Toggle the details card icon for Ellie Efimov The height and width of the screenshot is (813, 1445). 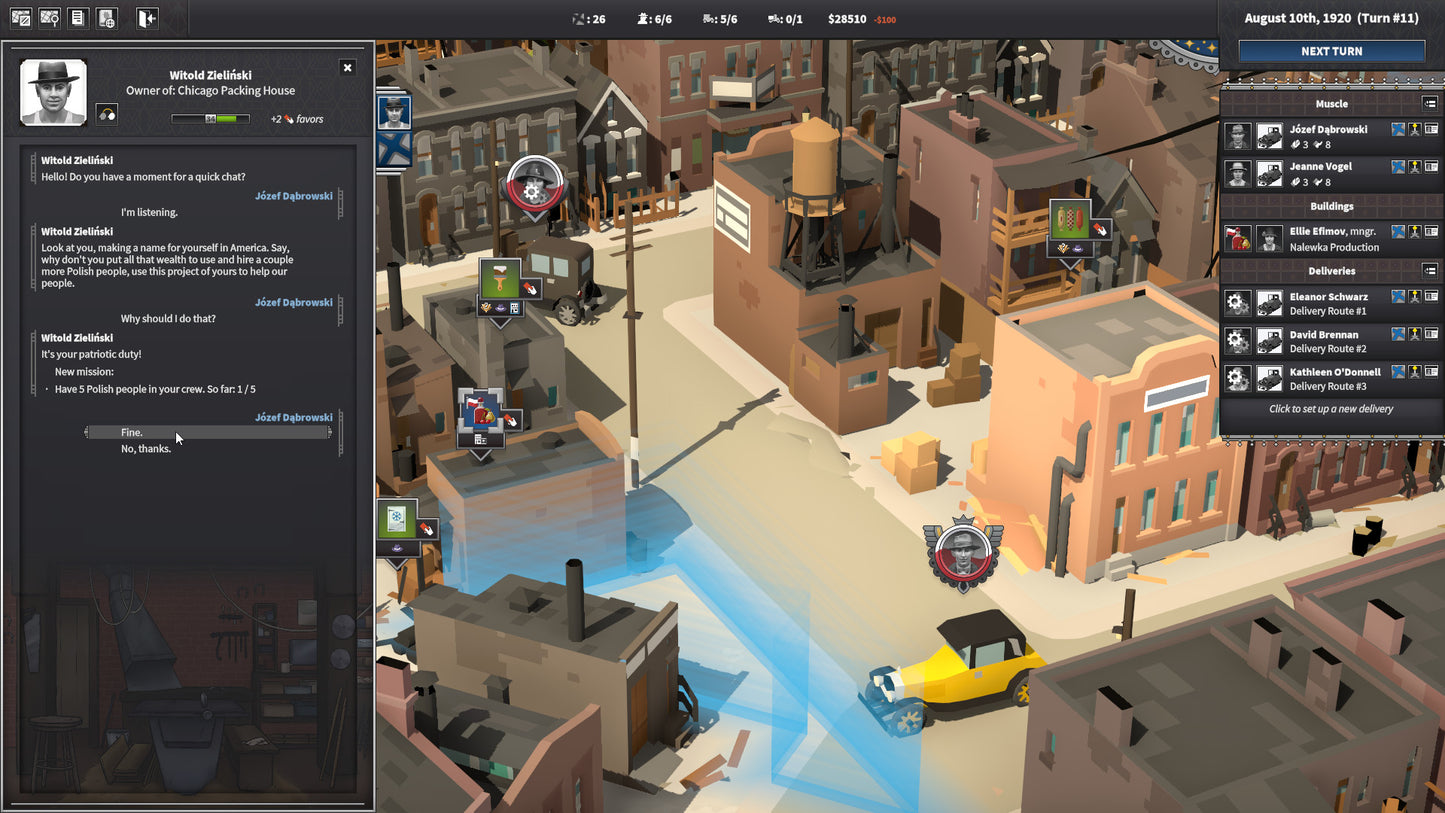[x=1431, y=232]
